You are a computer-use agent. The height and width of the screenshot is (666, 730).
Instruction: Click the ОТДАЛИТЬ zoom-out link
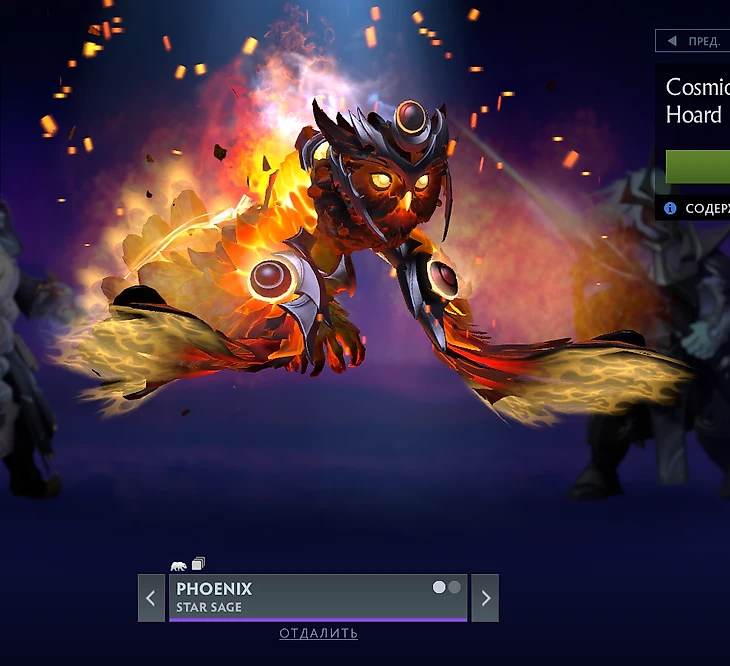coord(318,633)
